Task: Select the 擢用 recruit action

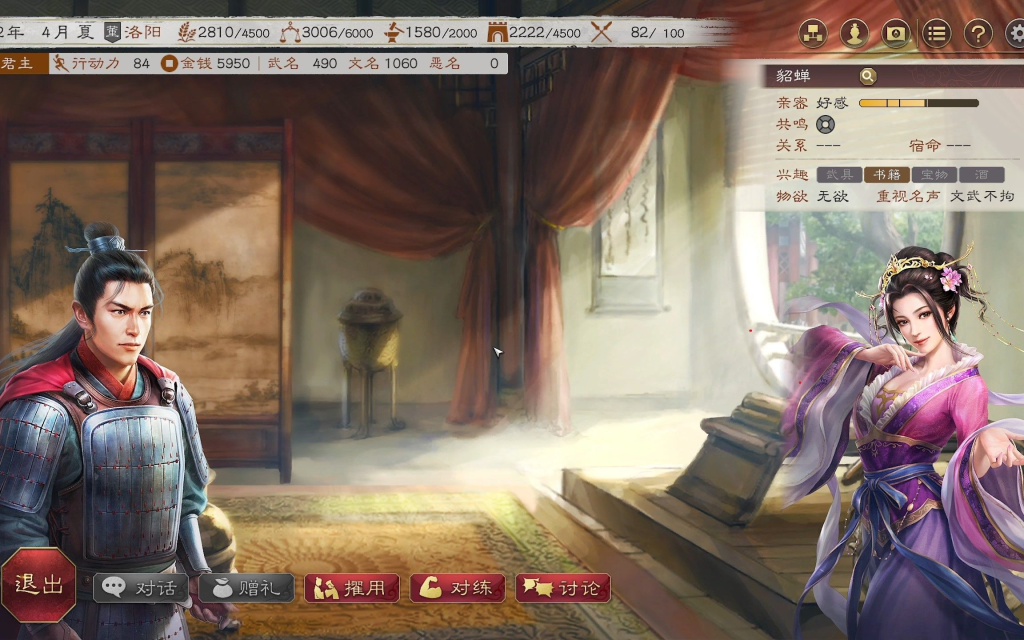Action: coord(352,588)
